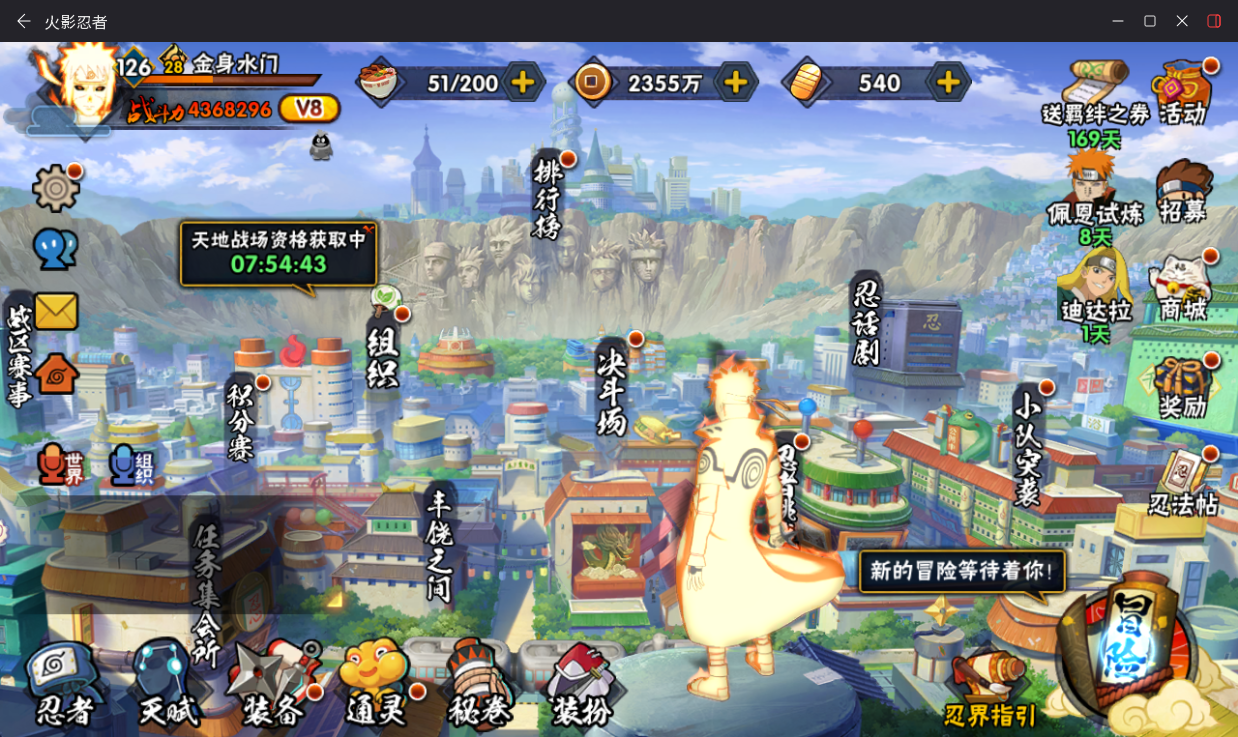This screenshot has width=1238, height=737.
Task: Close the game window
Action: point(1182,21)
